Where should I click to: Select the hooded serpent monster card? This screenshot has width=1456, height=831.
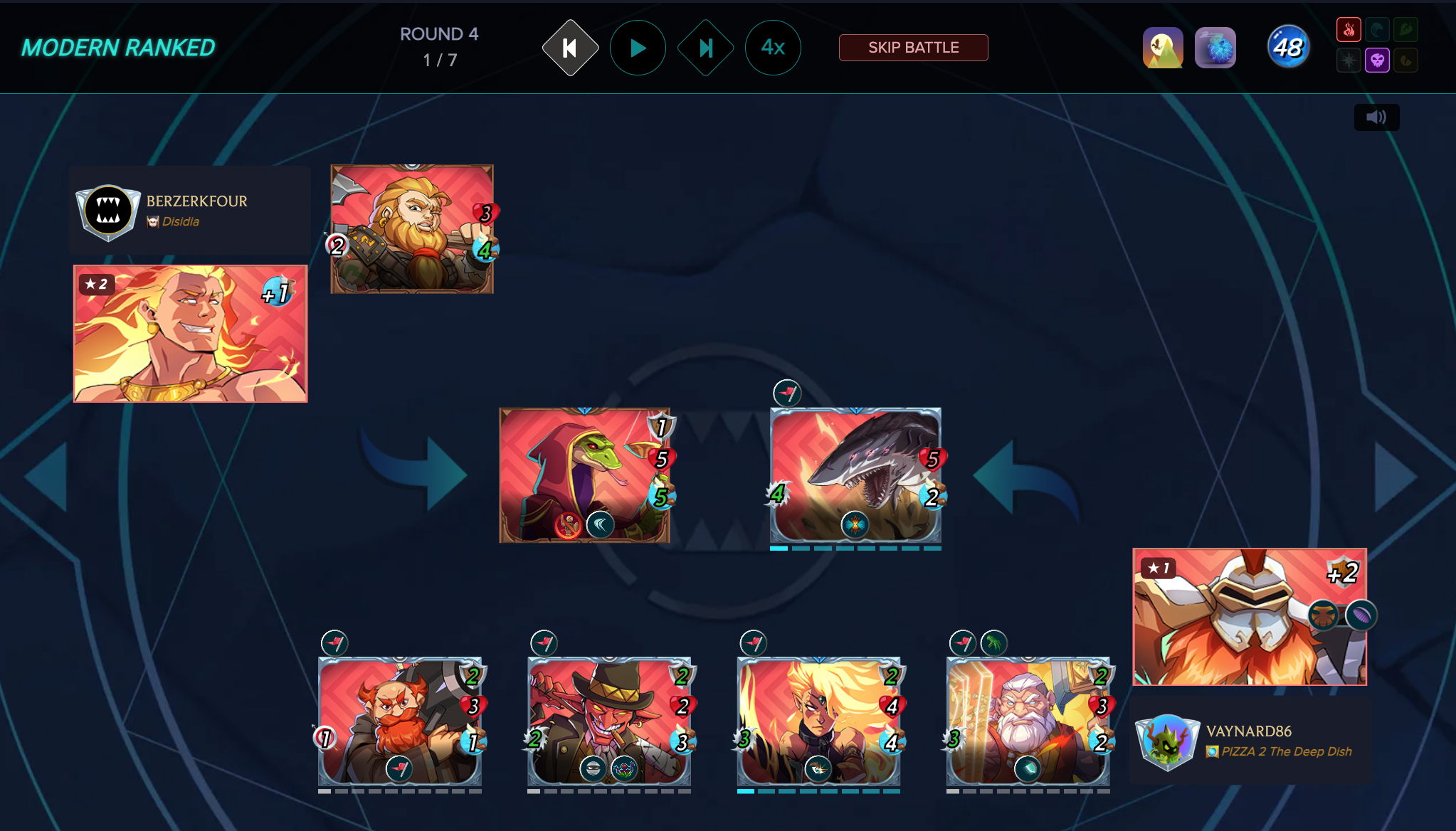coord(584,475)
